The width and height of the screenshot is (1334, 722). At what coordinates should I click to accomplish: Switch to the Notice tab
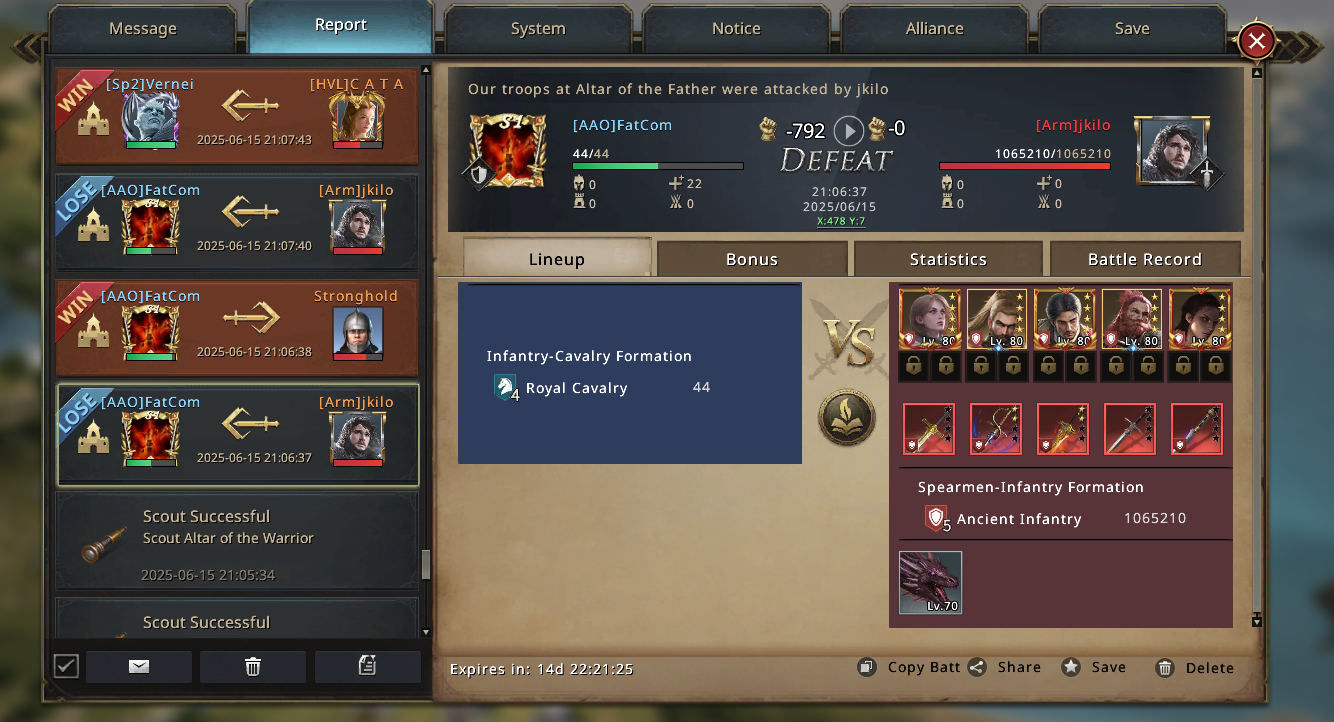pyautogui.click(x=736, y=29)
